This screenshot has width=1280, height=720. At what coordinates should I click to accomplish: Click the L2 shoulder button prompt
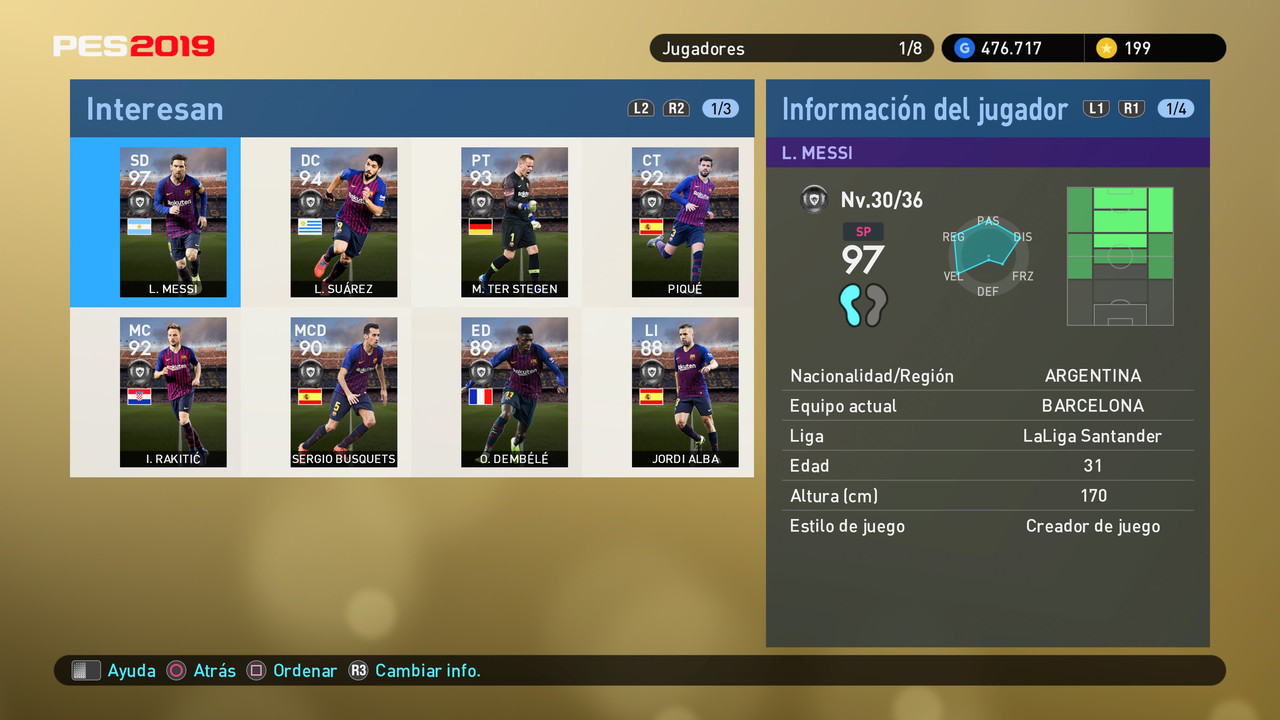coord(641,108)
